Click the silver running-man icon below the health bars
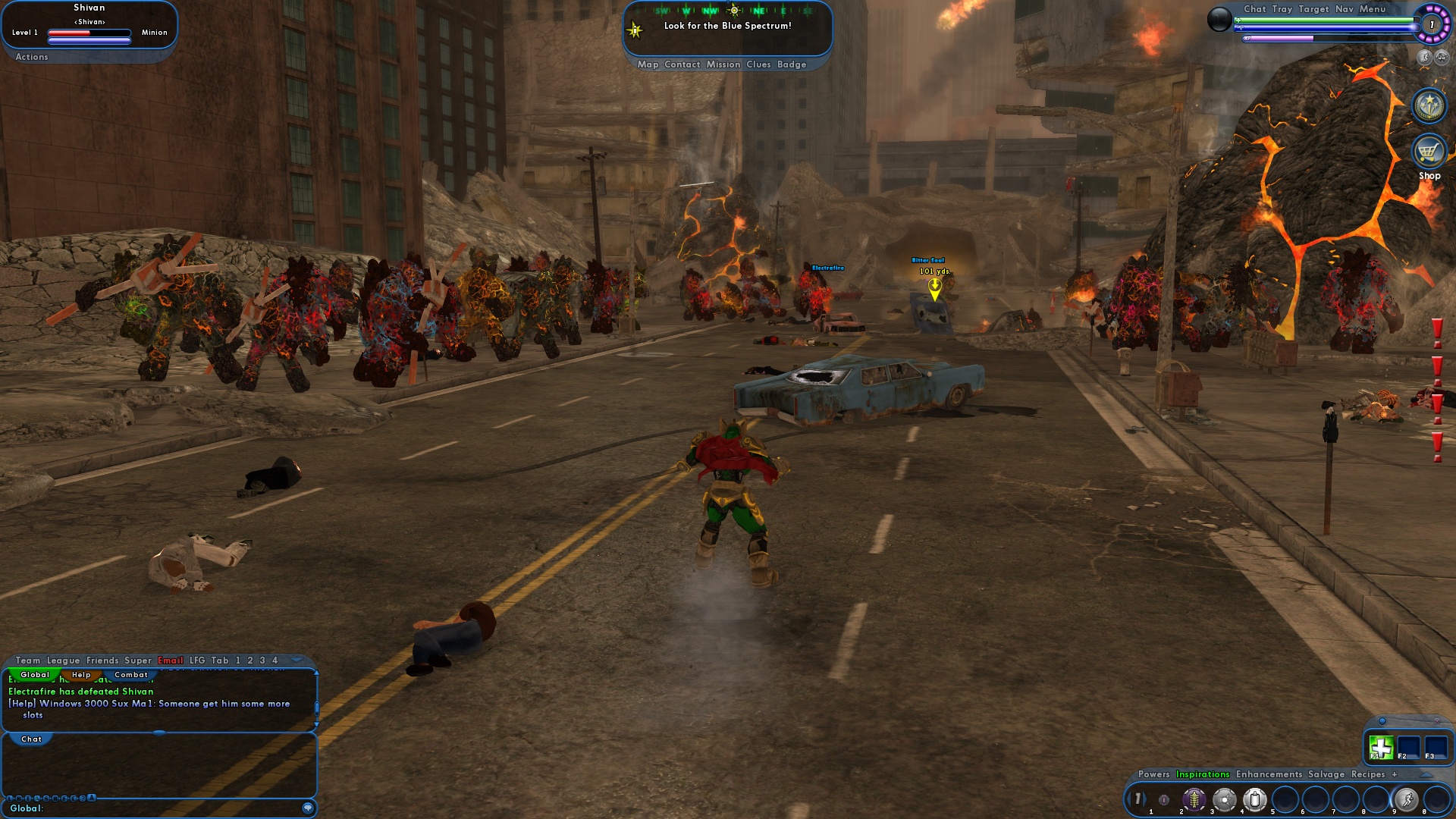 tap(1423, 58)
